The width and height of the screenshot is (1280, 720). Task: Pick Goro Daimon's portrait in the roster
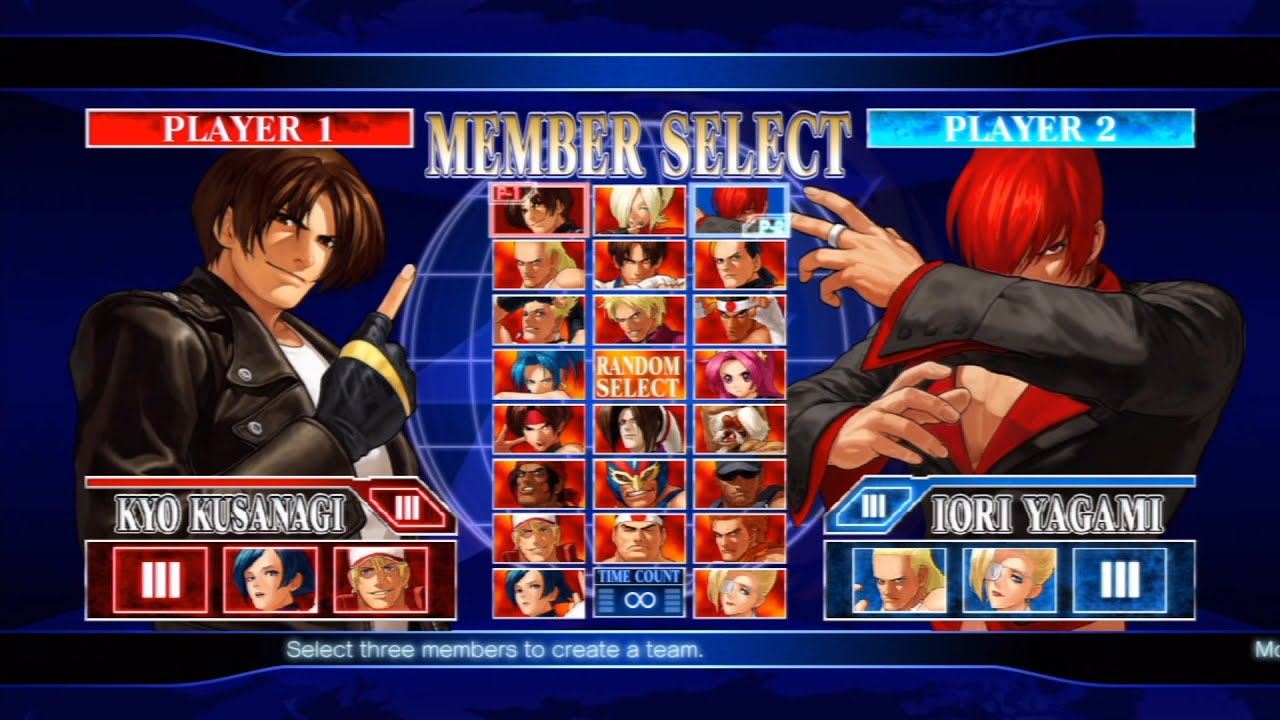(639, 538)
